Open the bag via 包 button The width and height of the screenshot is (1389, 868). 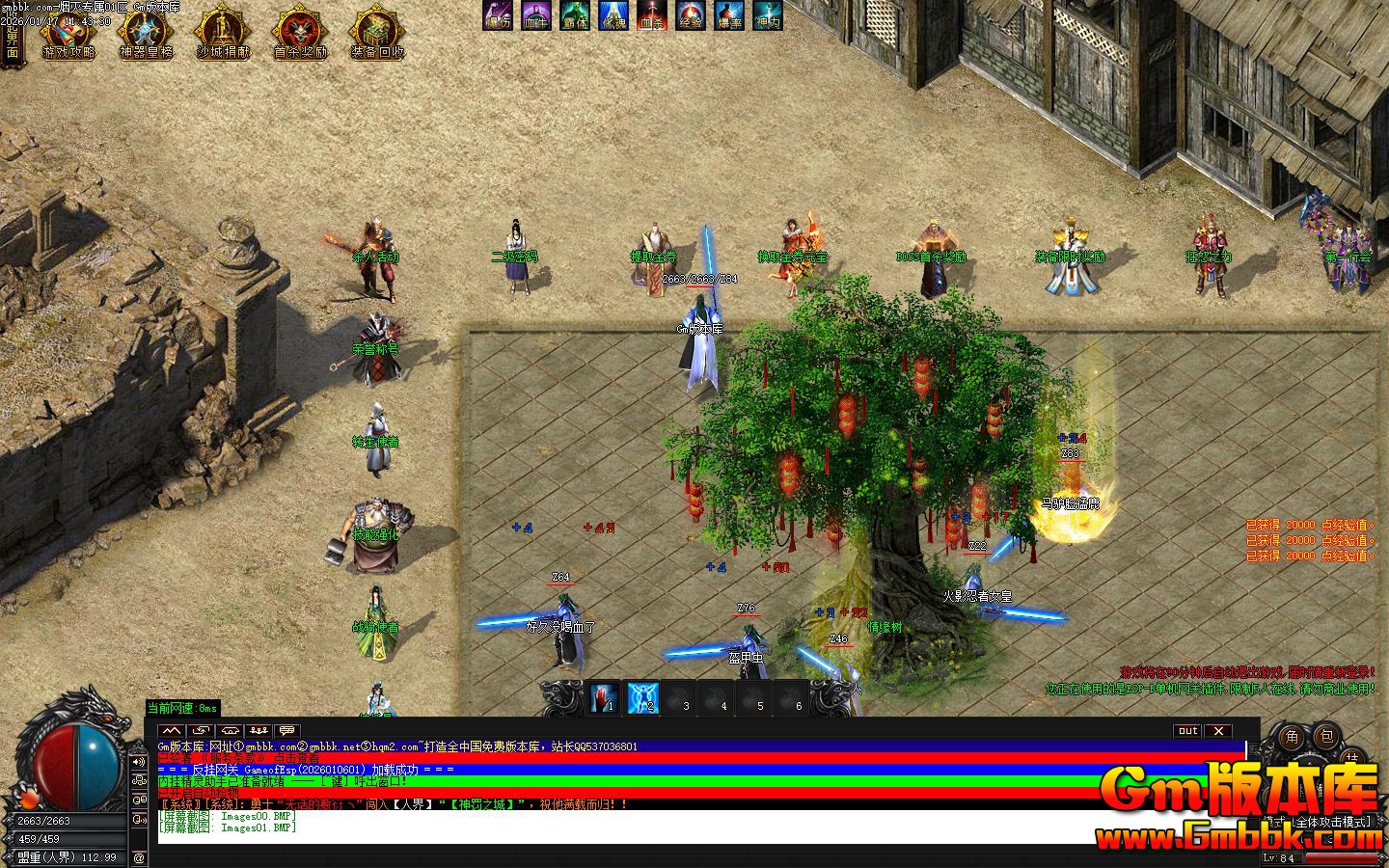coord(1326,738)
